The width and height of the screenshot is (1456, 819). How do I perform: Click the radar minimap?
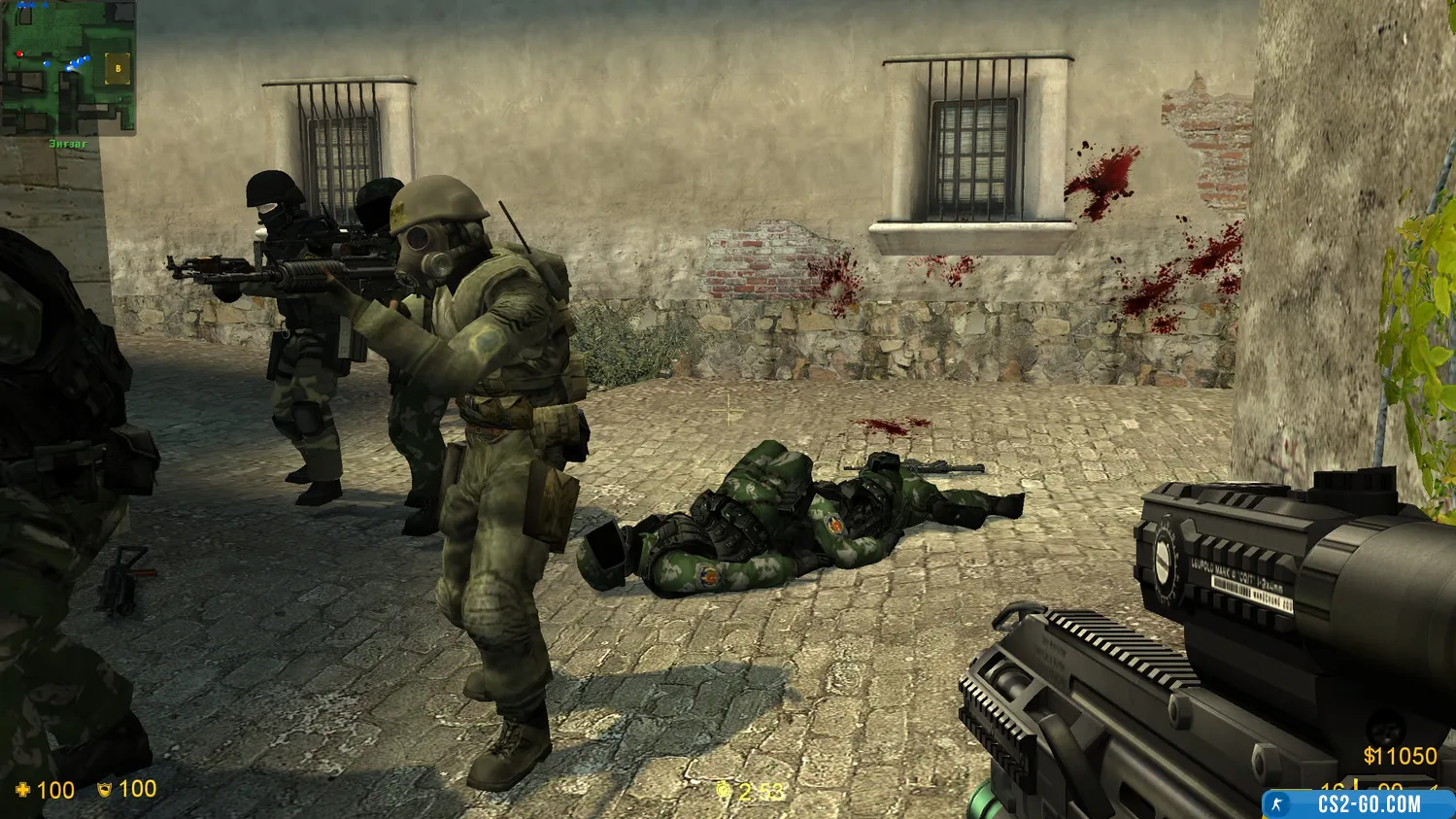pos(68,67)
